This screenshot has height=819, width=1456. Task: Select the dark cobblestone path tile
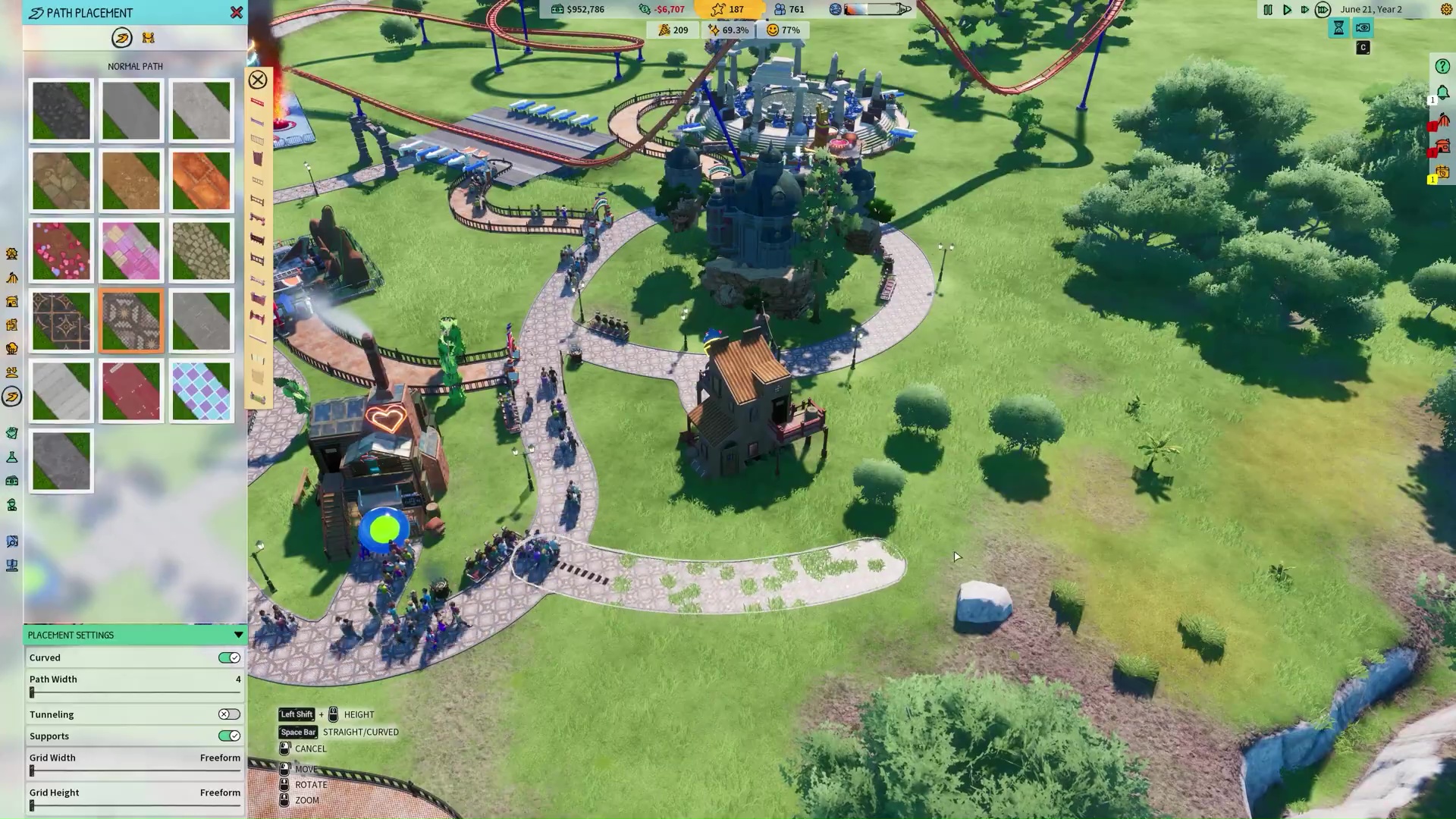click(x=61, y=111)
